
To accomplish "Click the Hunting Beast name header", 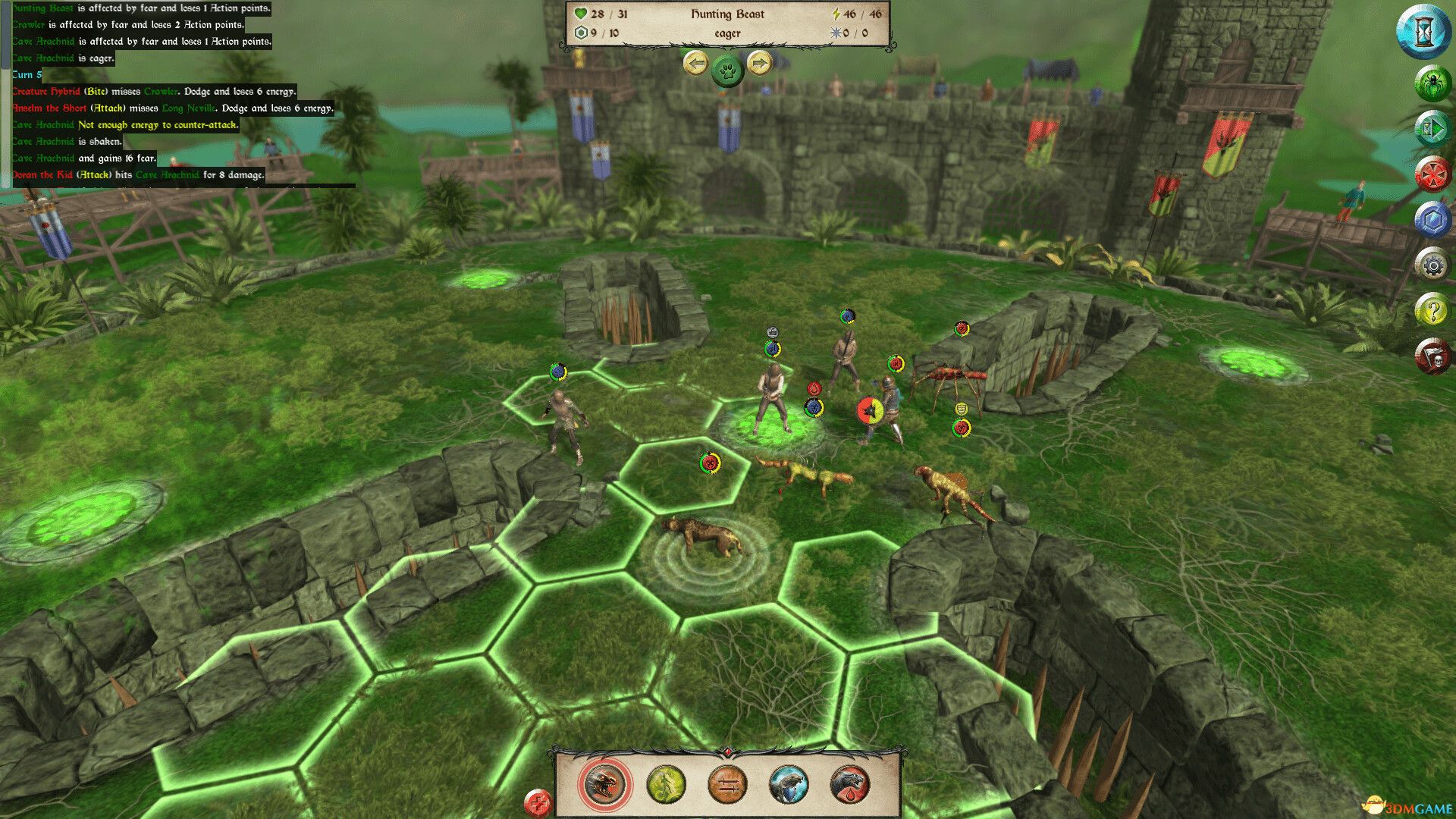I will click(727, 14).
